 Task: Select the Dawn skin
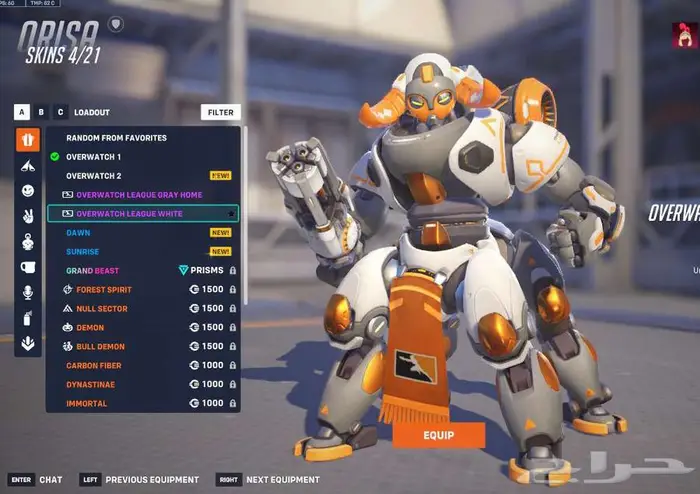[x=78, y=232]
